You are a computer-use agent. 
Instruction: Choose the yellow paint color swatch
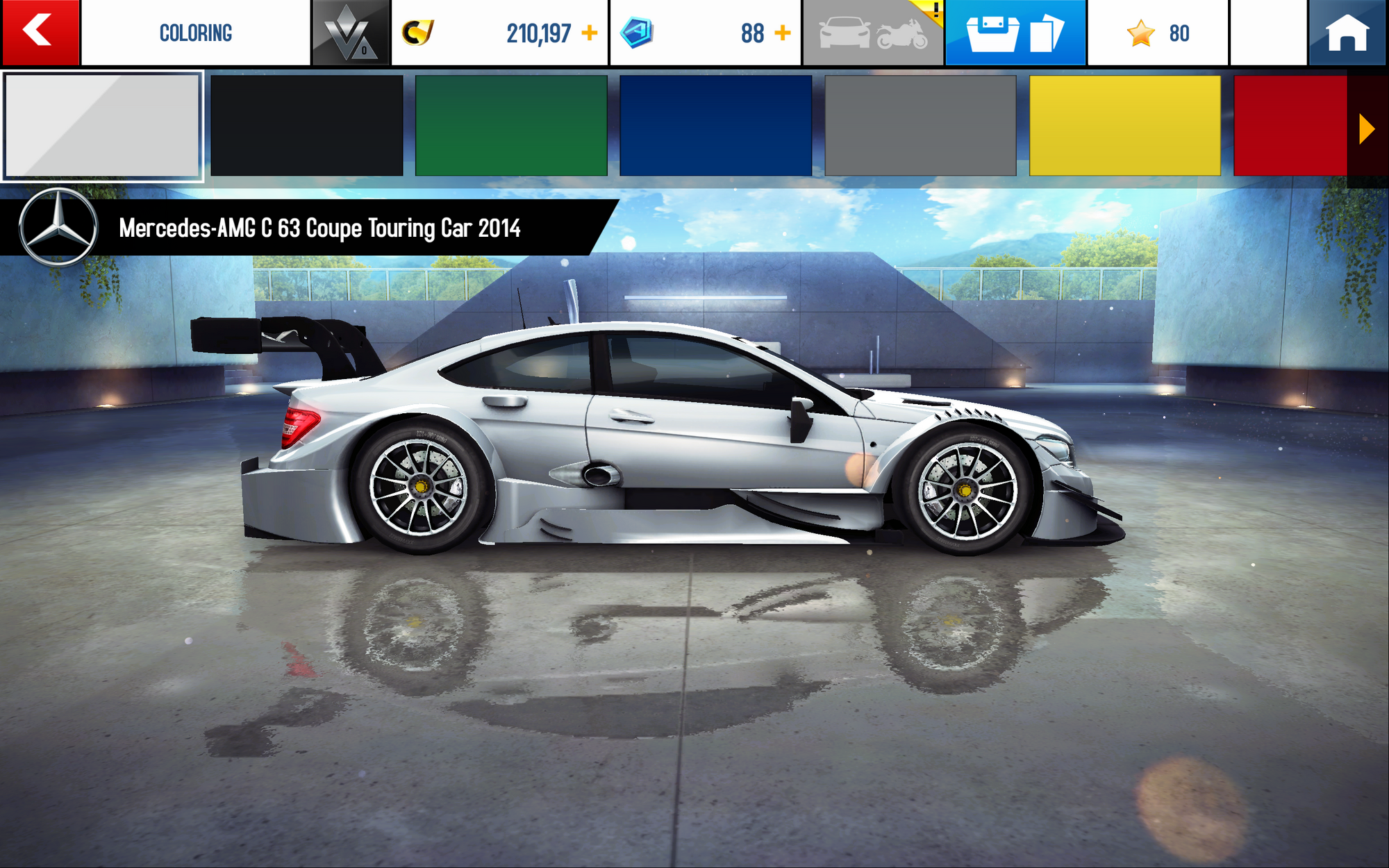1124,126
